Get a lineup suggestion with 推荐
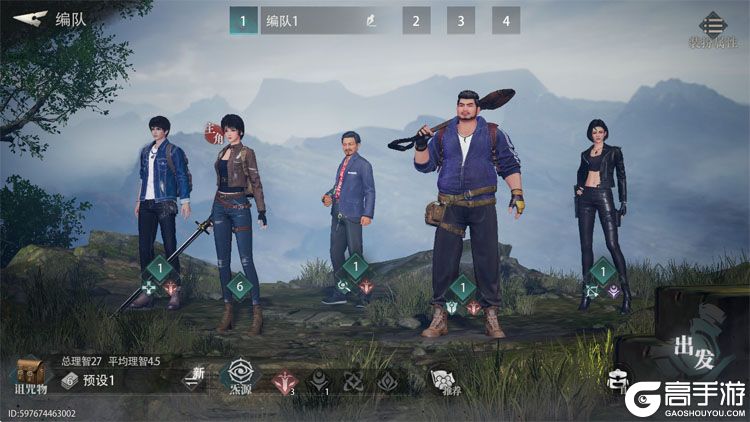The width and height of the screenshot is (750, 422). [x=443, y=380]
